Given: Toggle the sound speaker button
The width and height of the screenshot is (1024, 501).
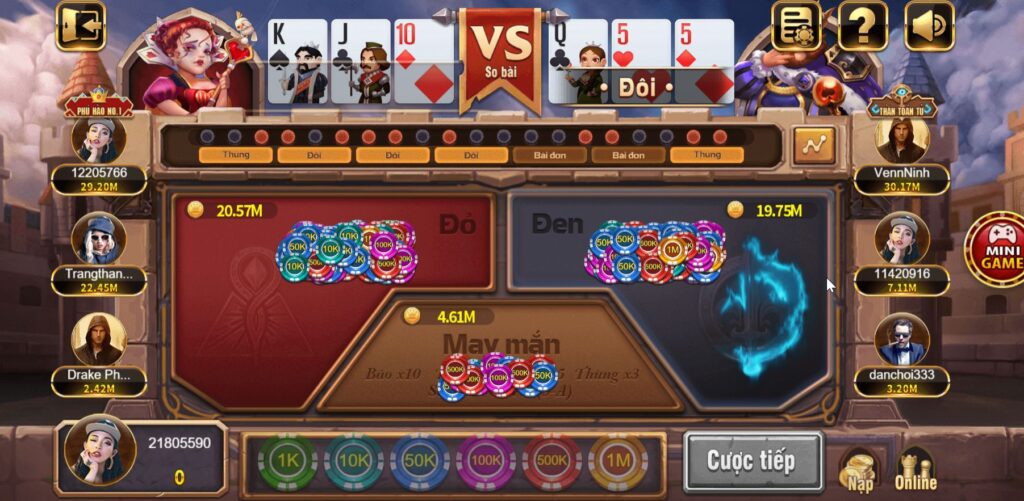Looking at the screenshot, I should [x=929, y=25].
